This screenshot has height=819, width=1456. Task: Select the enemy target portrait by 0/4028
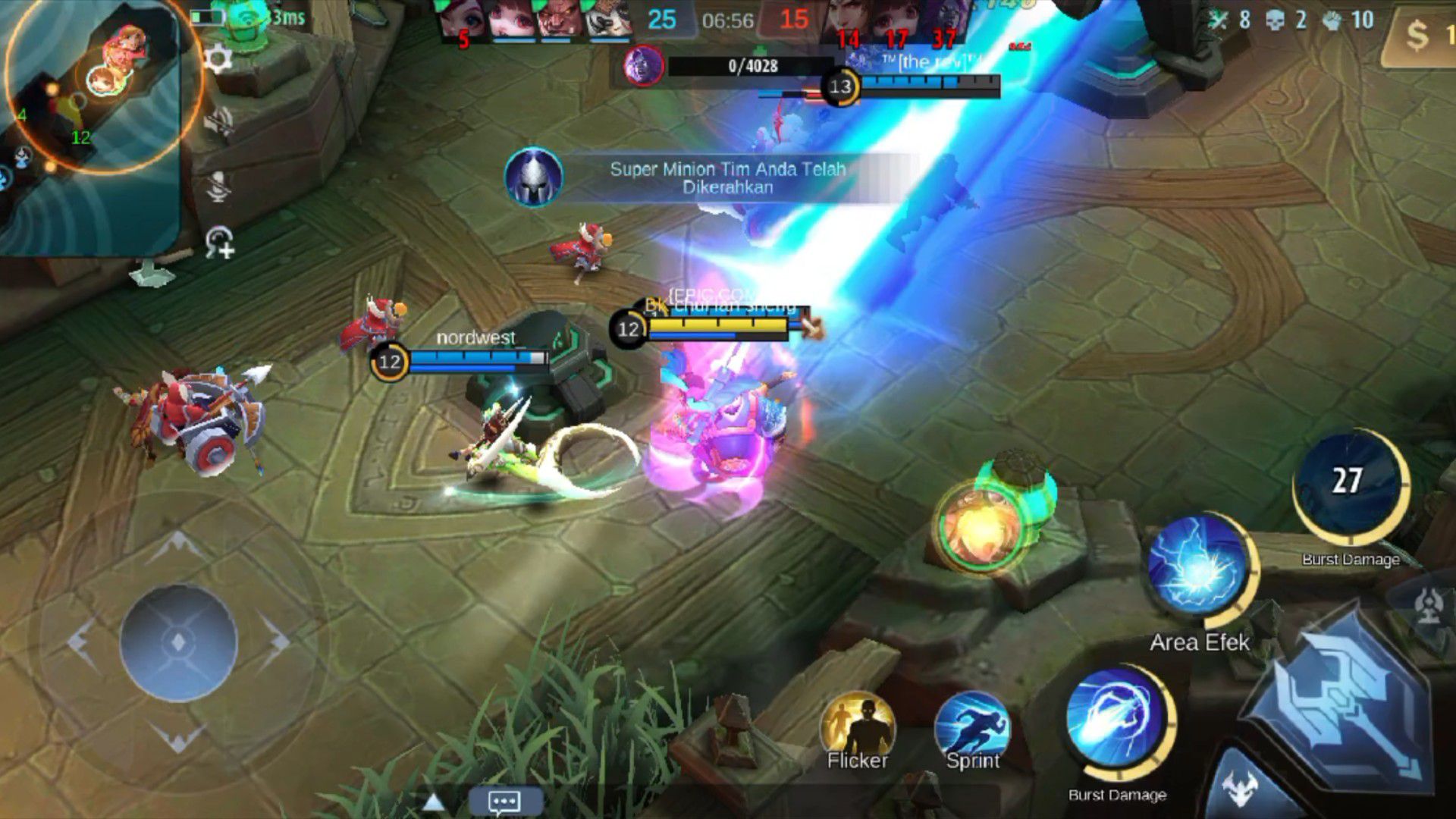(x=644, y=66)
